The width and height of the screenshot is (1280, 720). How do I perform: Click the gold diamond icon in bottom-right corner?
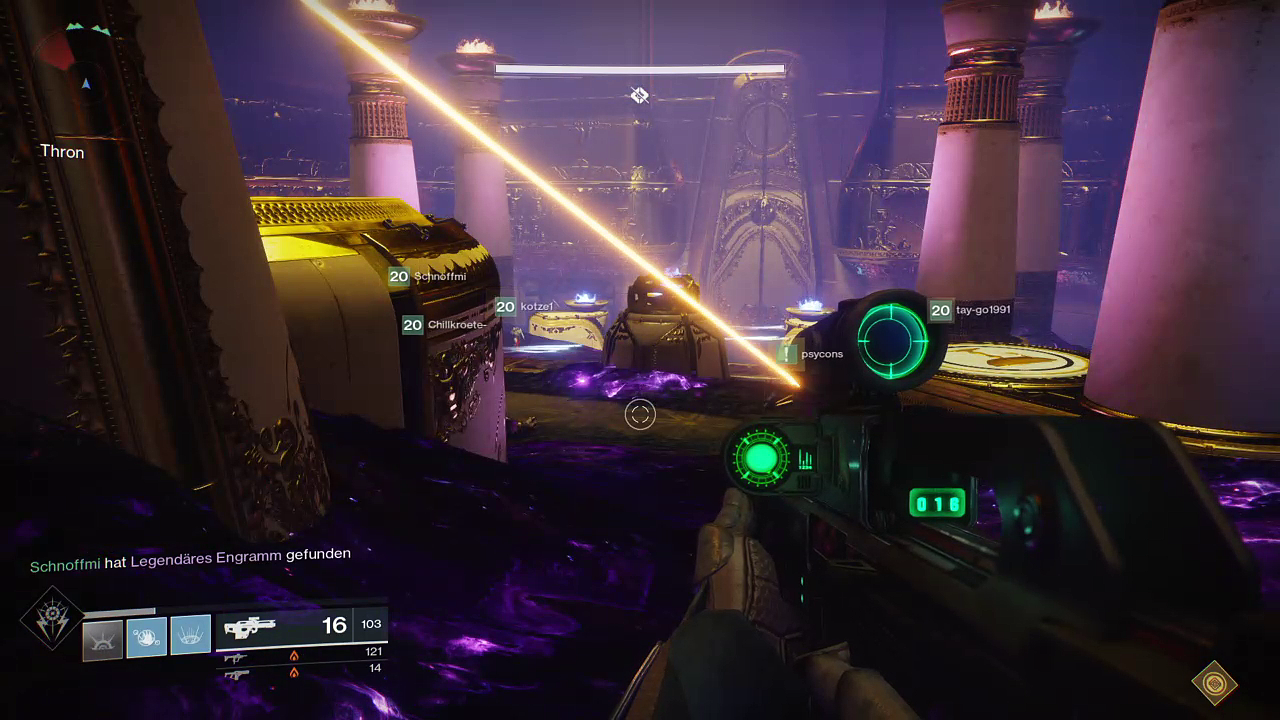(1214, 684)
